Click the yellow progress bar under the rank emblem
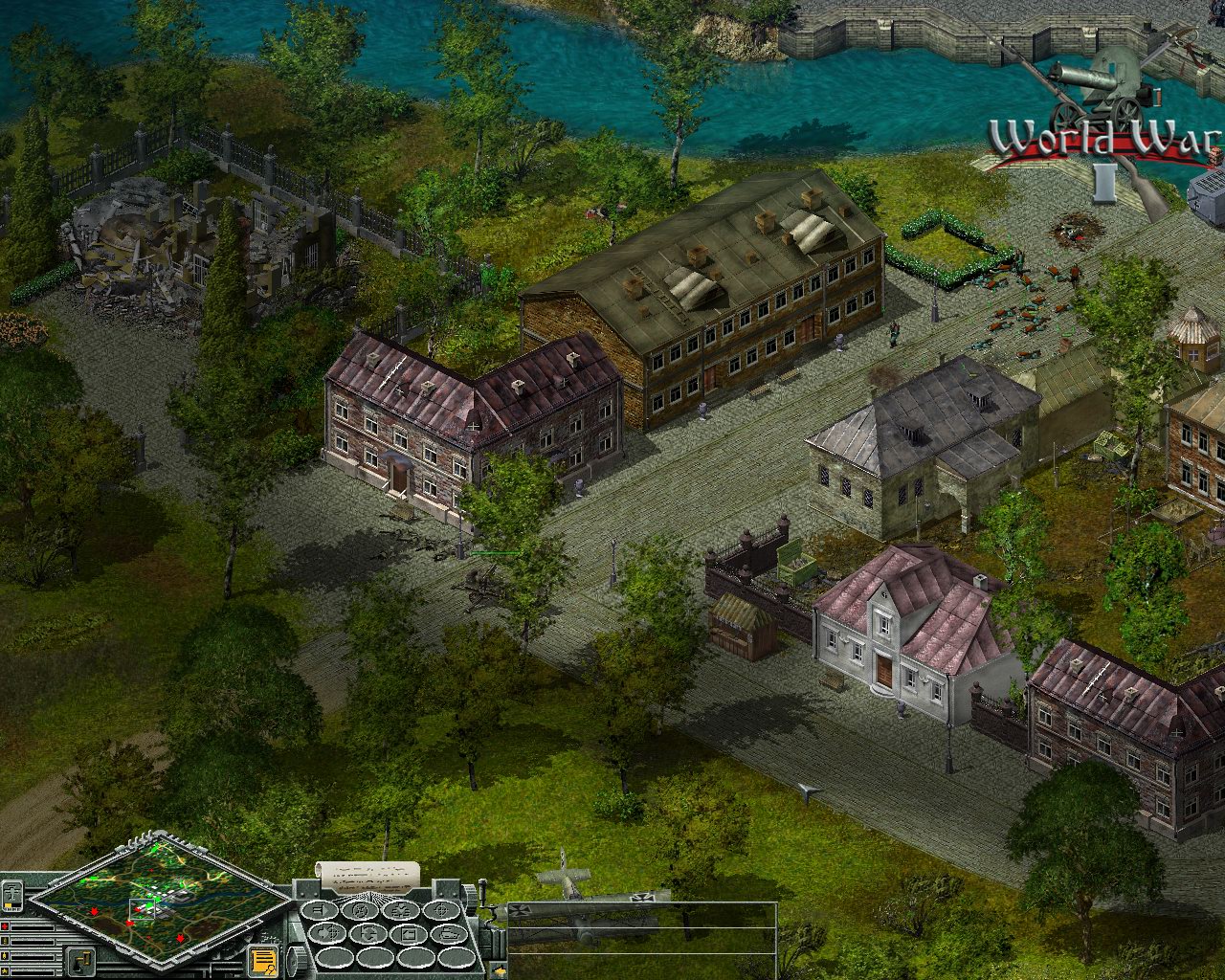The height and width of the screenshot is (980, 1225). (x=8, y=905)
